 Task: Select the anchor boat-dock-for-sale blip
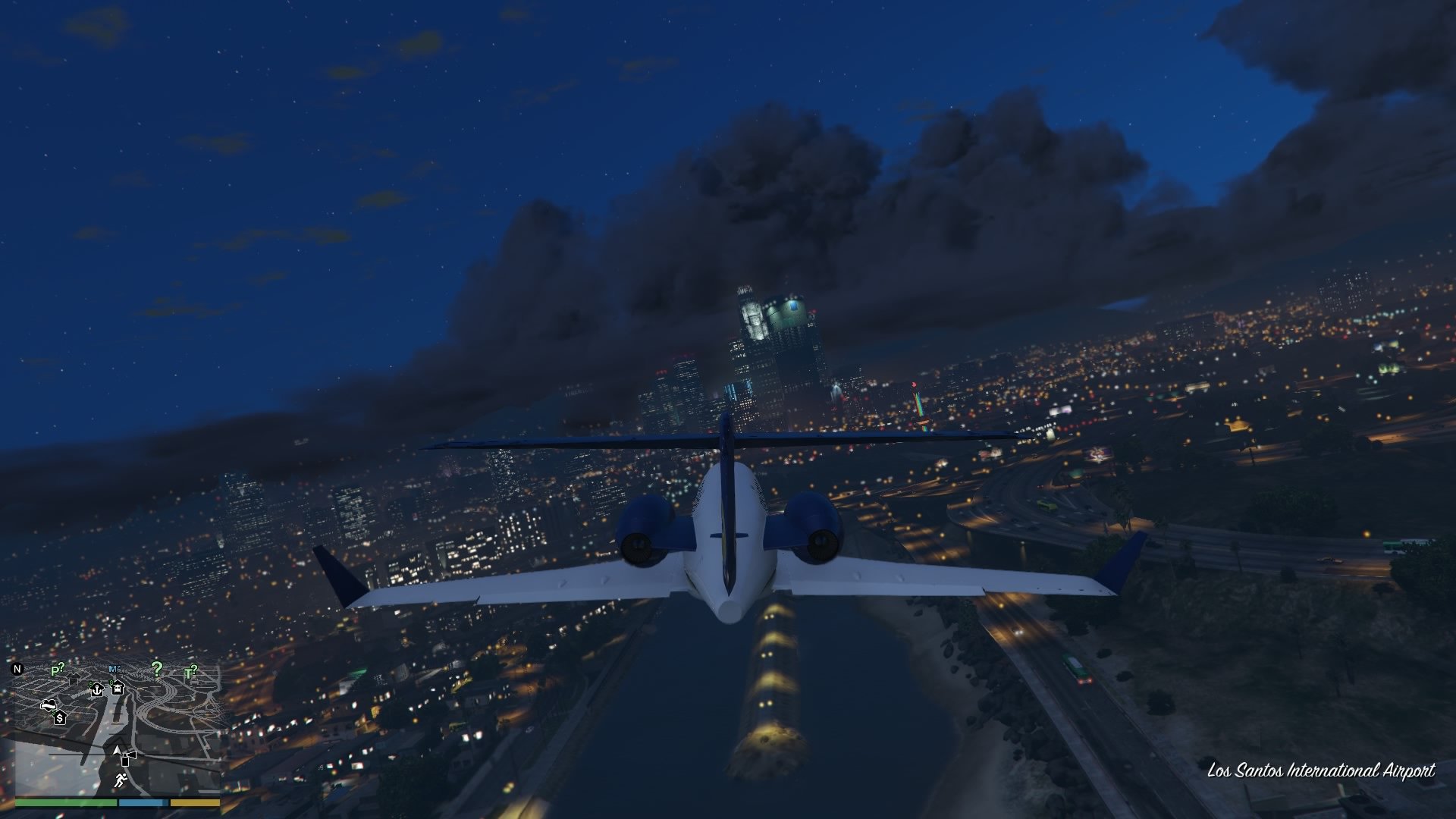(97, 690)
